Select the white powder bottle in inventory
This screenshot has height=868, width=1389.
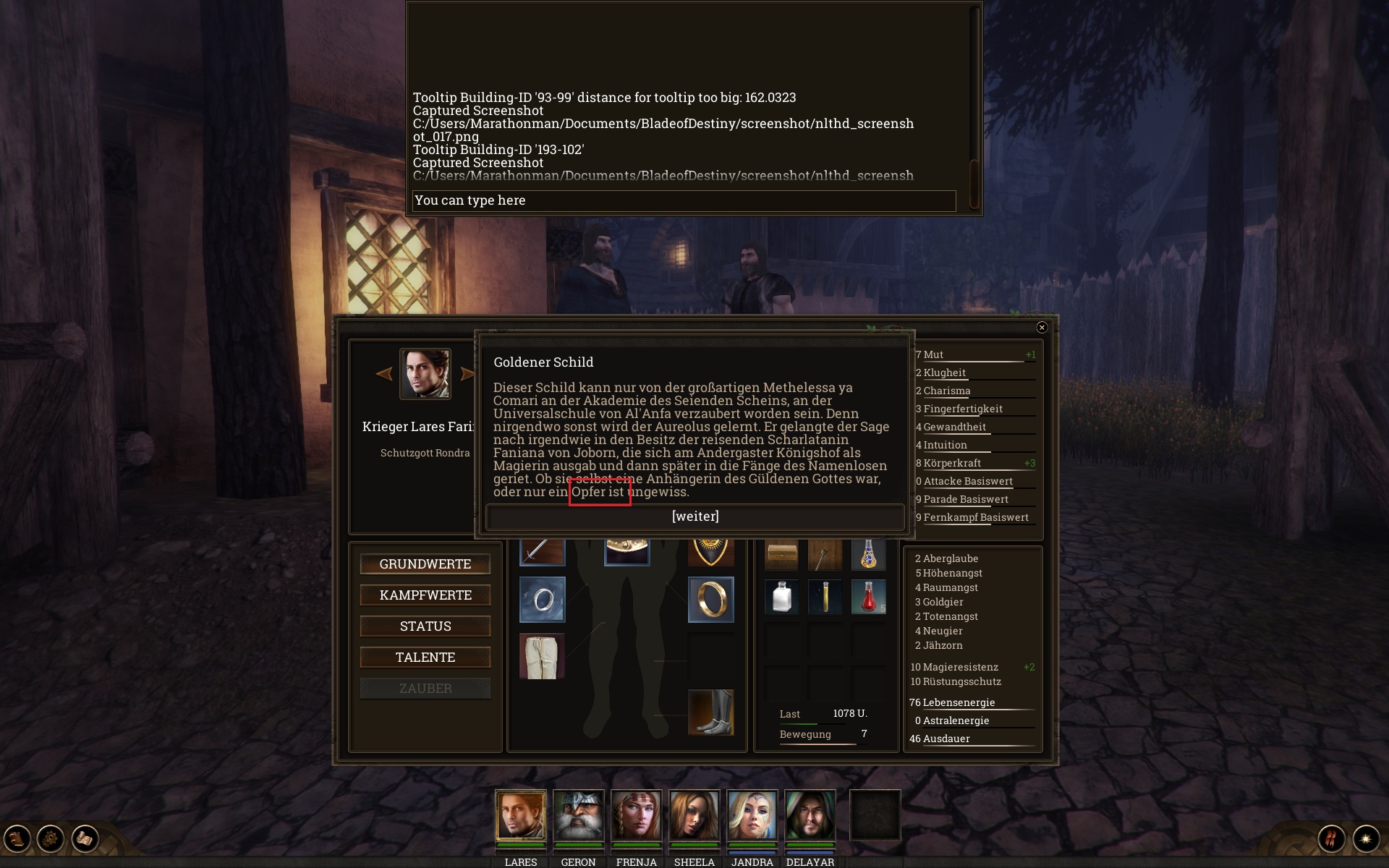coord(782,597)
